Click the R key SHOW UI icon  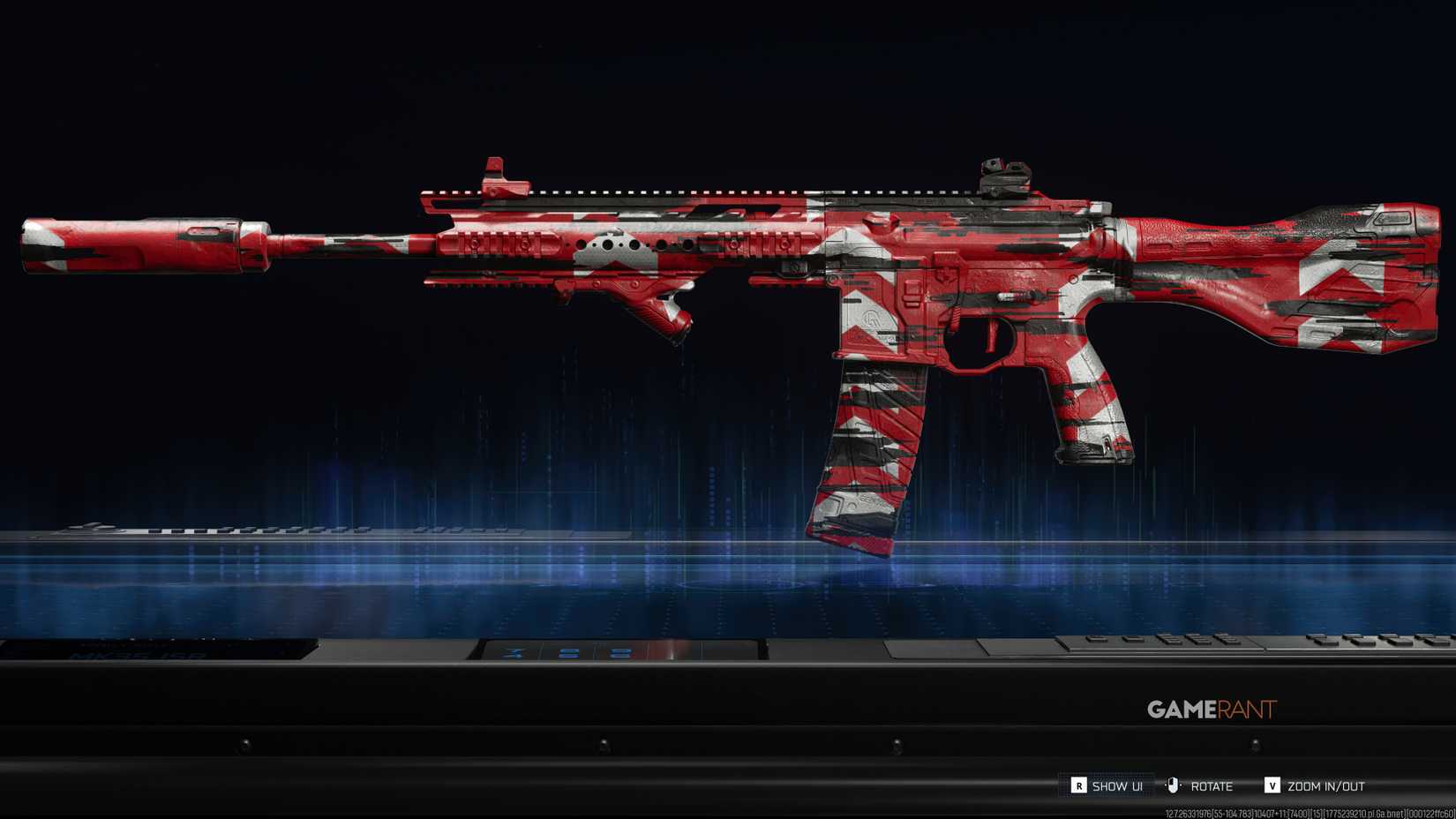tap(1078, 785)
